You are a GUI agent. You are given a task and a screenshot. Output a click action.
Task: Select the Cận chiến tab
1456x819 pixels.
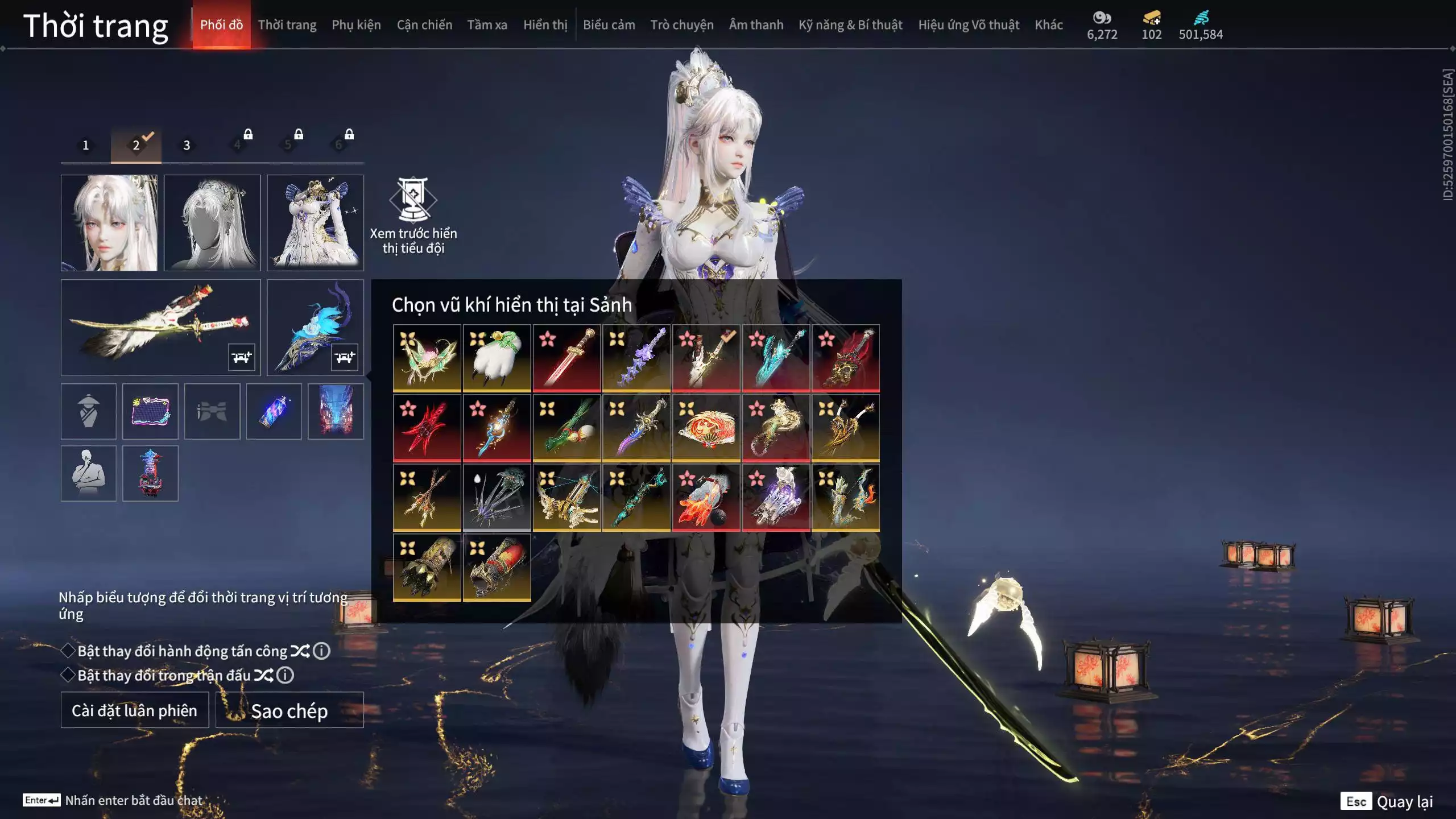pyautogui.click(x=424, y=25)
